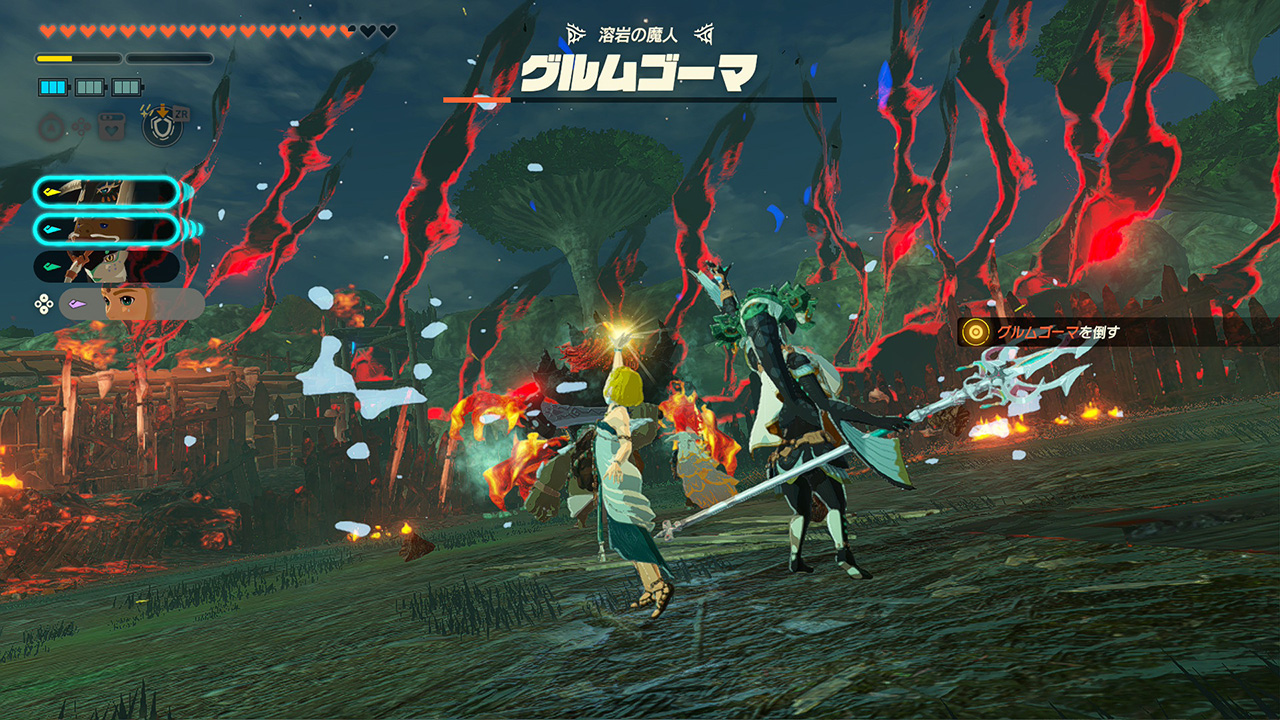Screen dimensions: 1280x720
Task: Select the blonde princess character portrait
Action: [132, 304]
